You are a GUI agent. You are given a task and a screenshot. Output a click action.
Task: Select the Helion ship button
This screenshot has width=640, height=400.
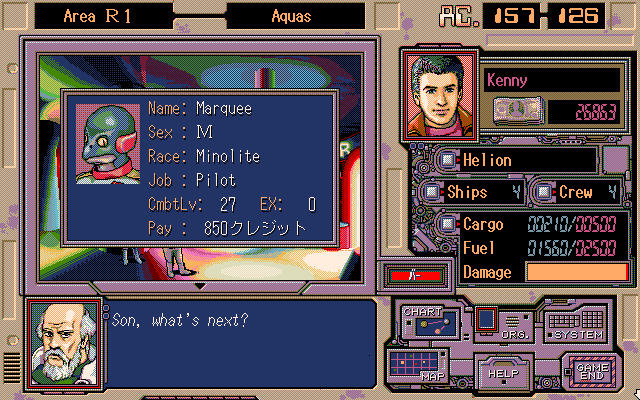point(448,160)
